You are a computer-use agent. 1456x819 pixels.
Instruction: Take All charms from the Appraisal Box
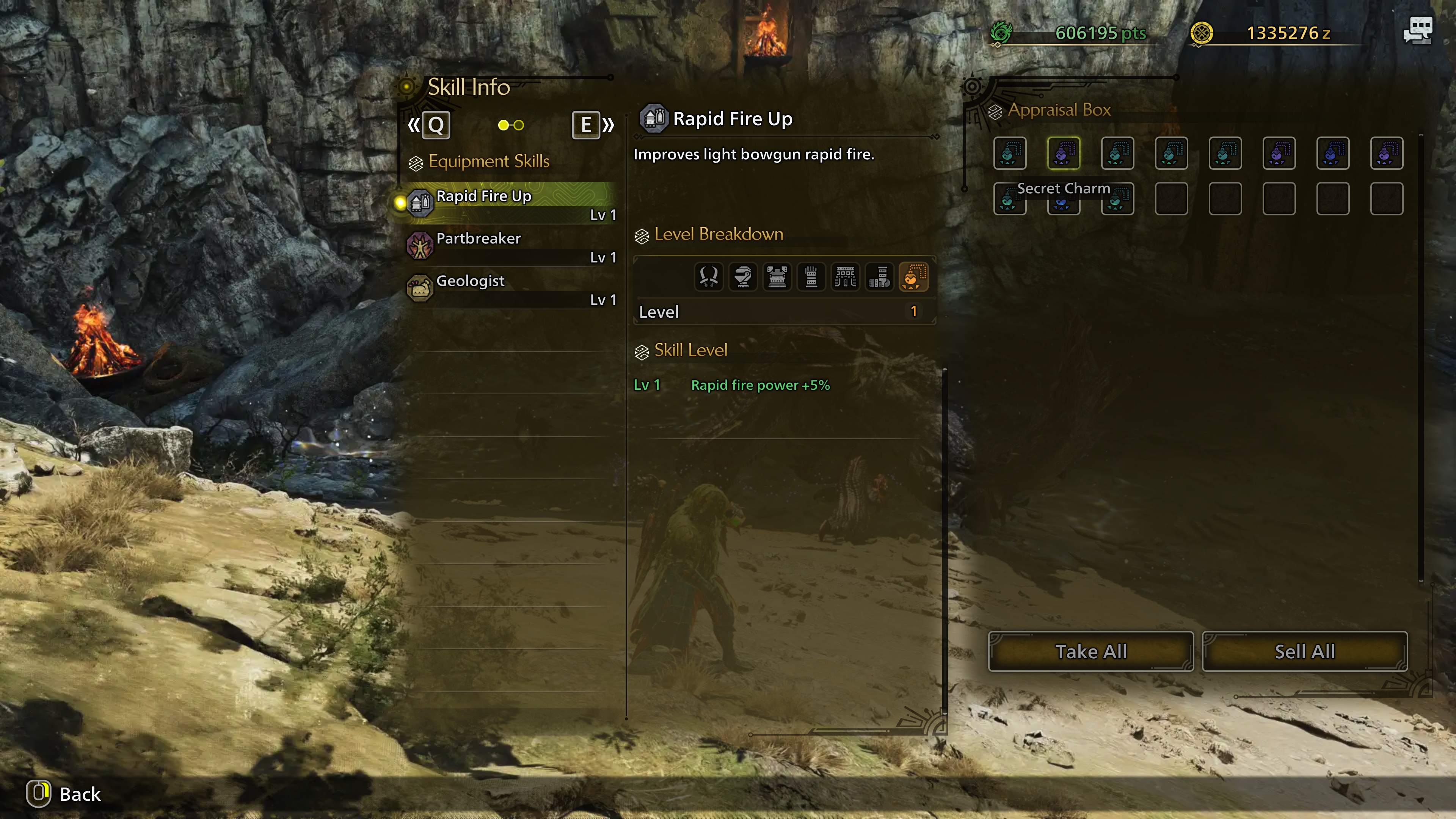click(x=1090, y=652)
